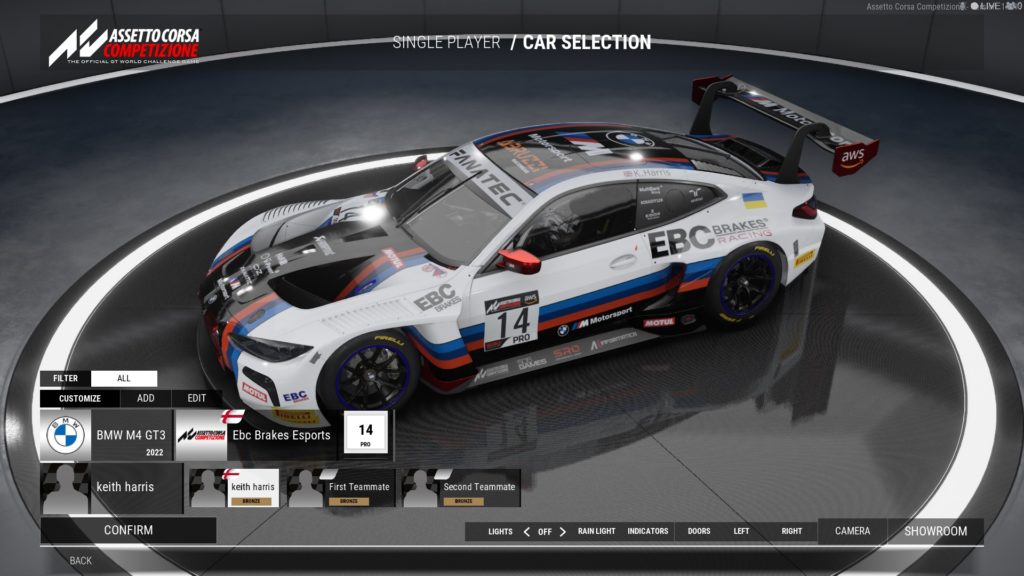Select the BMW M4 GT3 car tile

pos(106,436)
